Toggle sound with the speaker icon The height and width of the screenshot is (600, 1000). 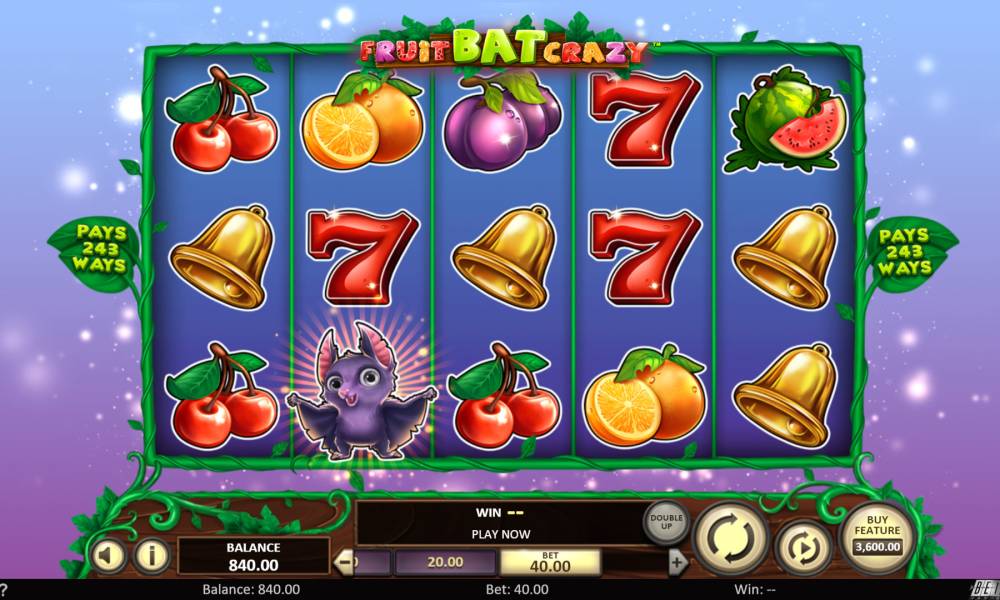[108, 555]
